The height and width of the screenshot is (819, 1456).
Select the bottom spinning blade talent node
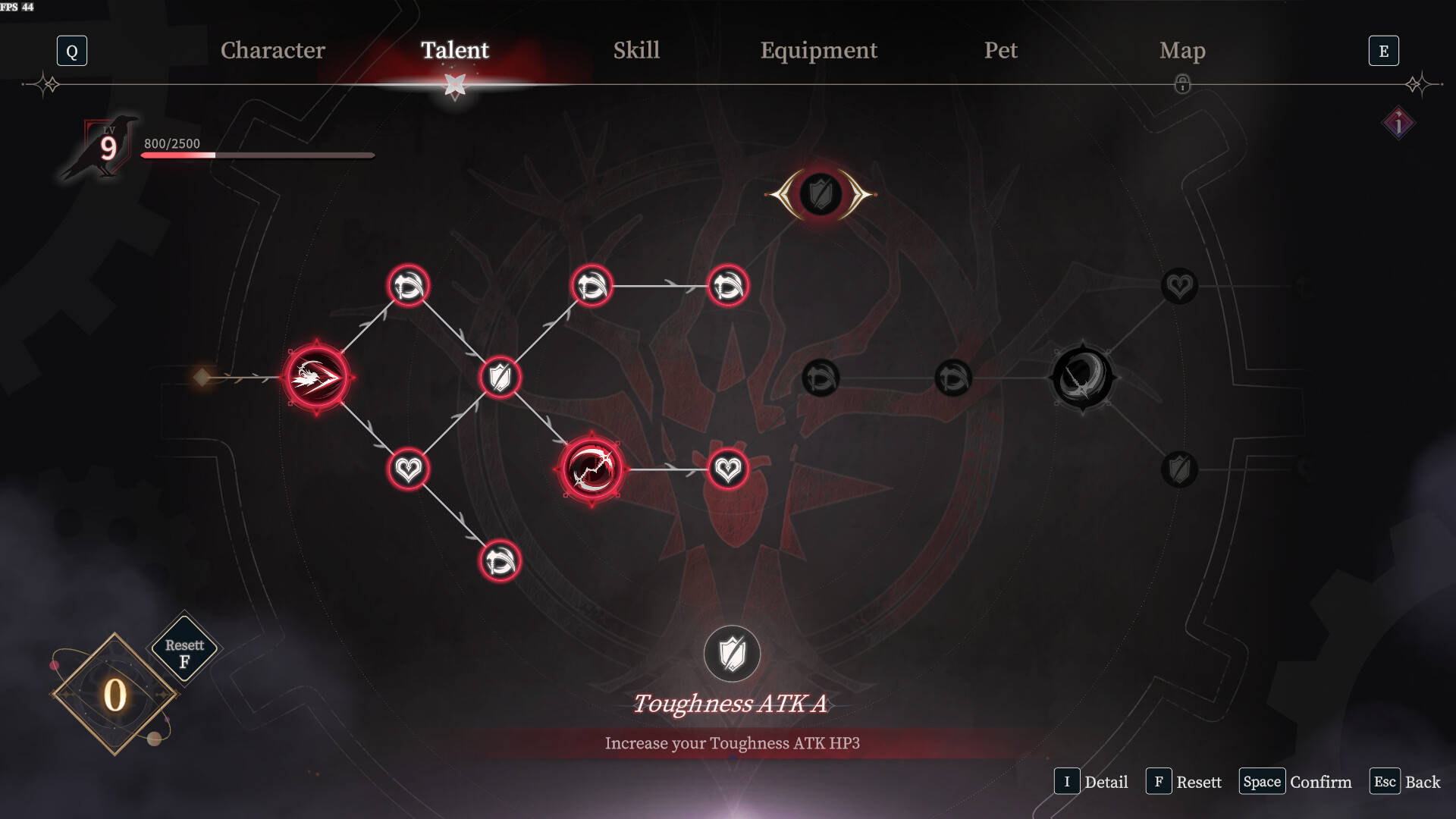tap(499, 560)
